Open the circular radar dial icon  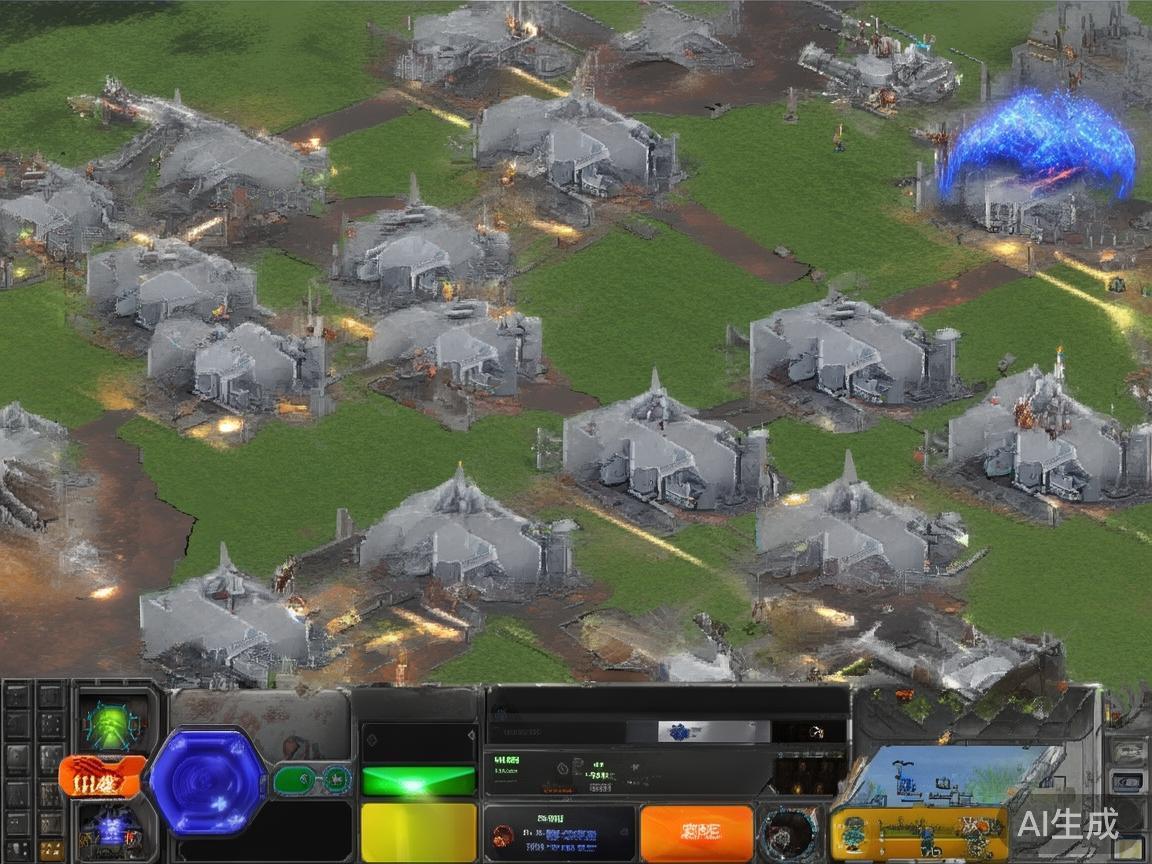pyautogui.click(x=788, y=832)
